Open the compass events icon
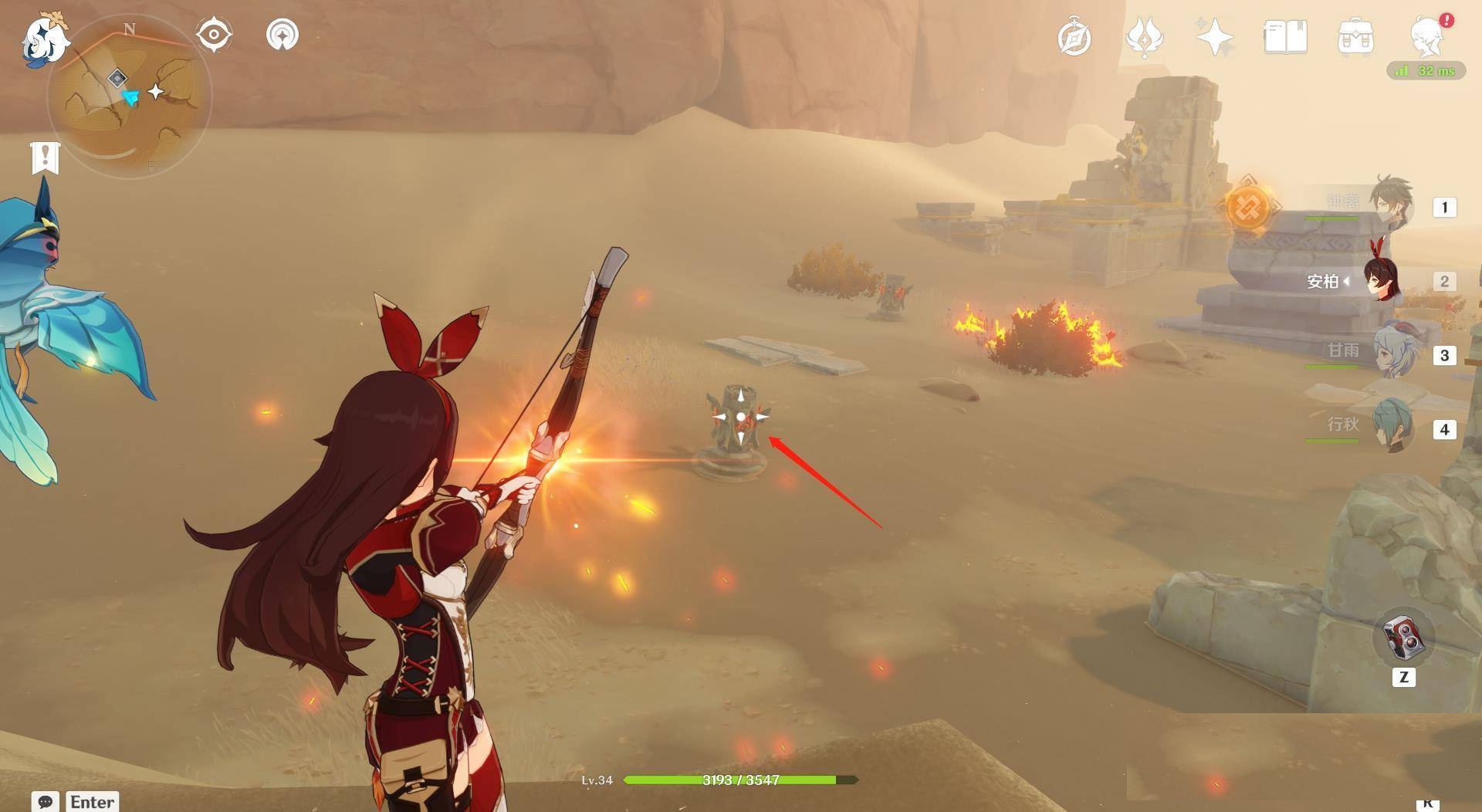Image resolution: width=1482 pixels, height=812 pixels. (x=1074, y=38)
